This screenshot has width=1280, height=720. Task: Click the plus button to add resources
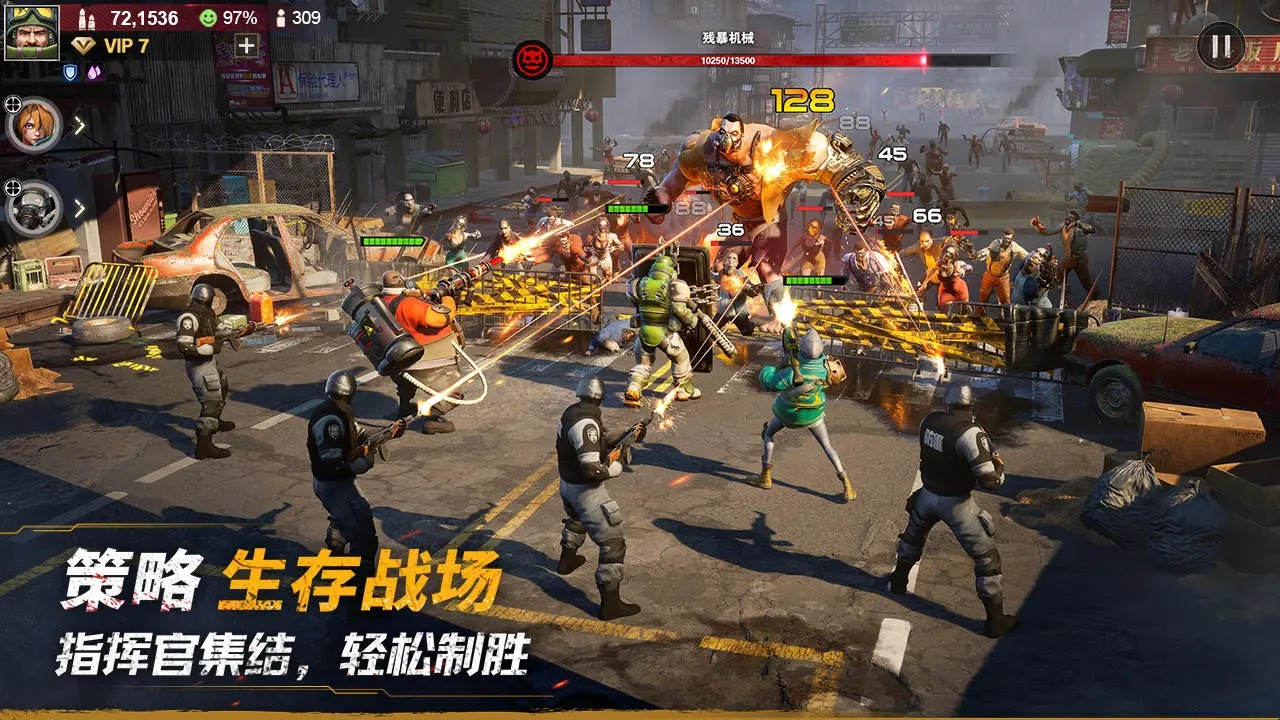point(247,47)
